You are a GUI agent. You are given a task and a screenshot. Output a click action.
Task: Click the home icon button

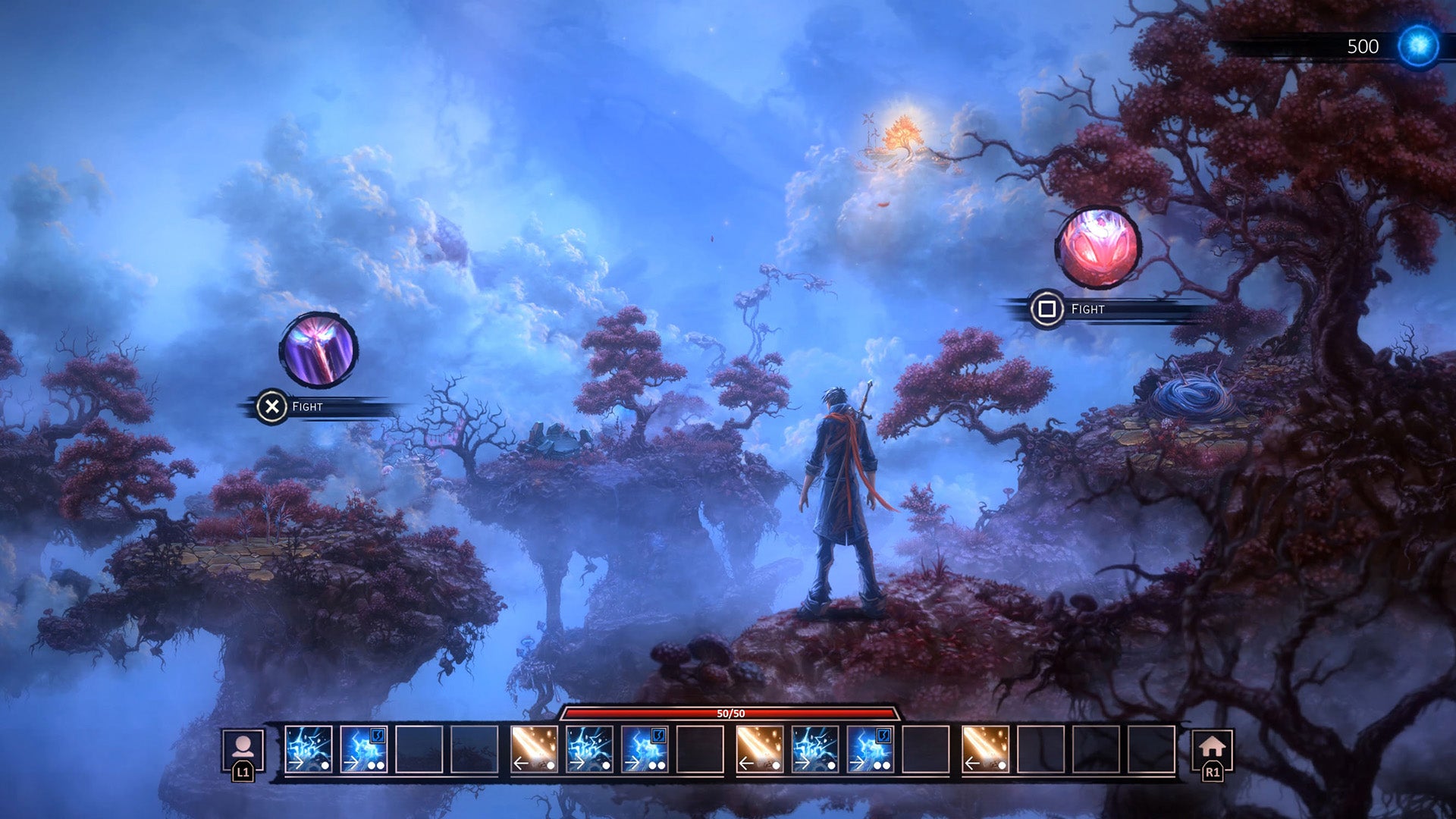[1212, 748]
